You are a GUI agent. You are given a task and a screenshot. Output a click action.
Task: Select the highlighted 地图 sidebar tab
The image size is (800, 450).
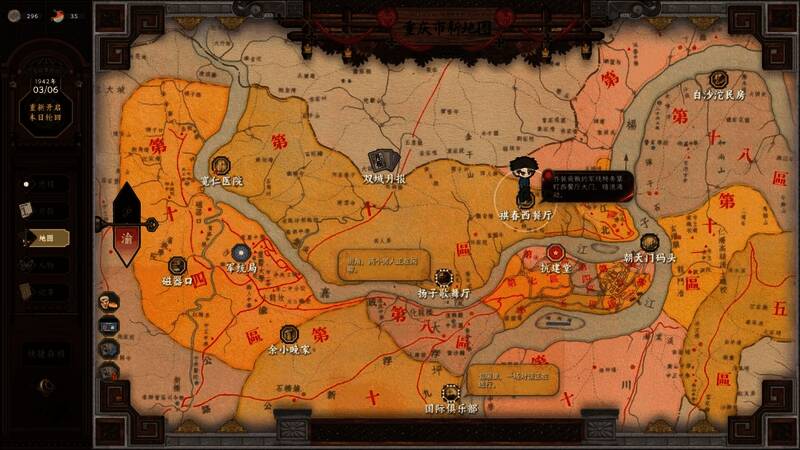click(45, 238)
